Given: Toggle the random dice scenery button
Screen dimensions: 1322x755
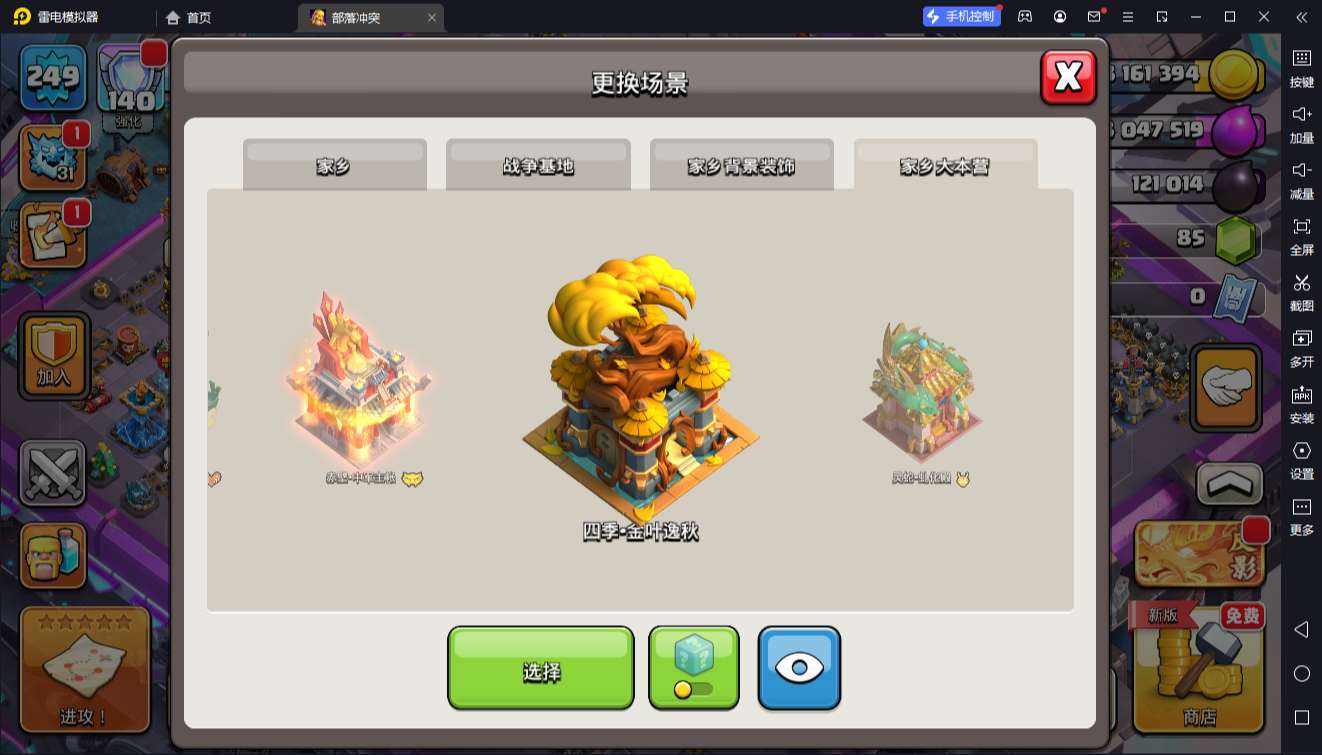Looking at the screenshot, I should 694,668.
